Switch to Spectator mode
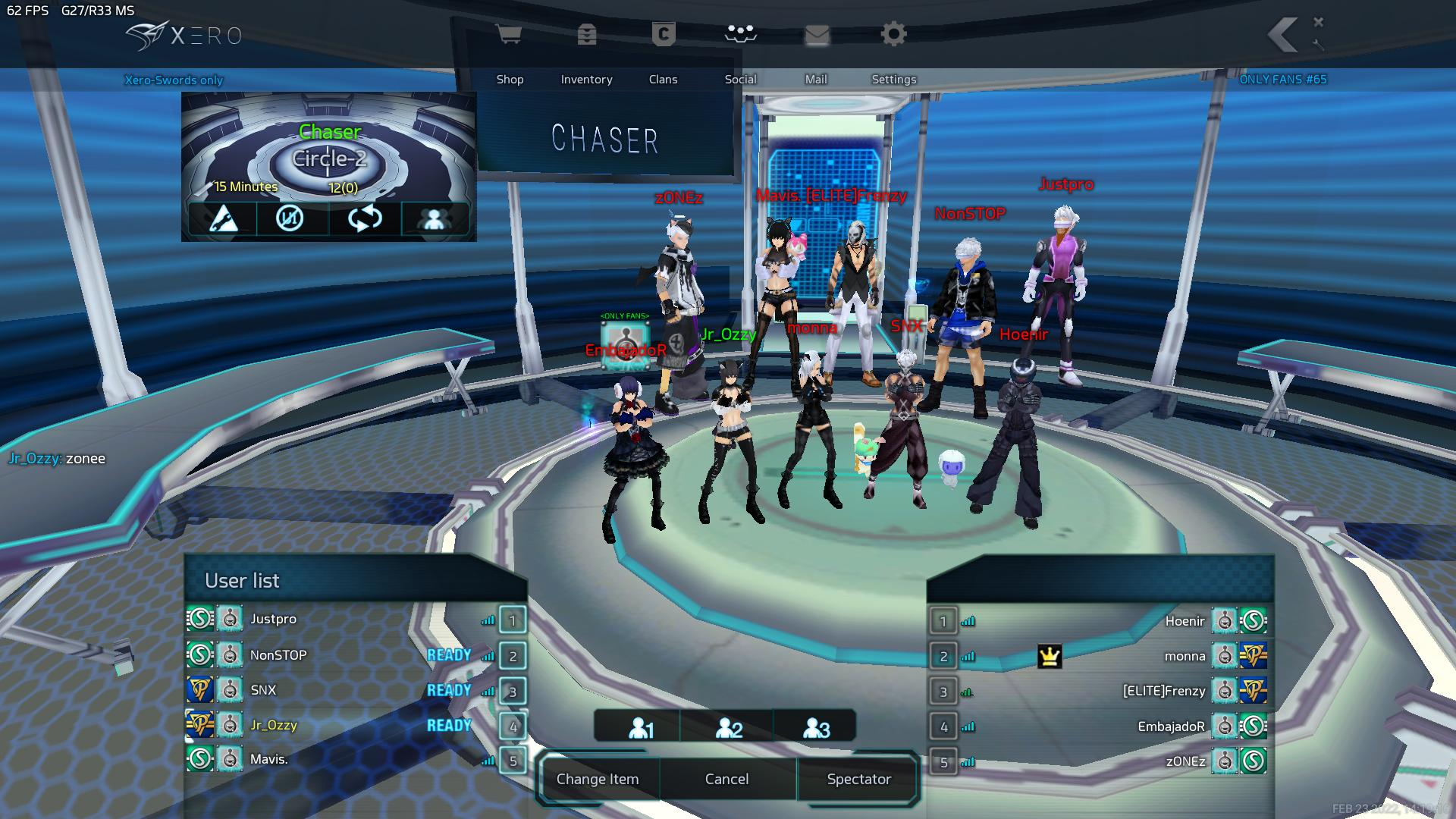Screen dimensions: 1456x819 858,779
